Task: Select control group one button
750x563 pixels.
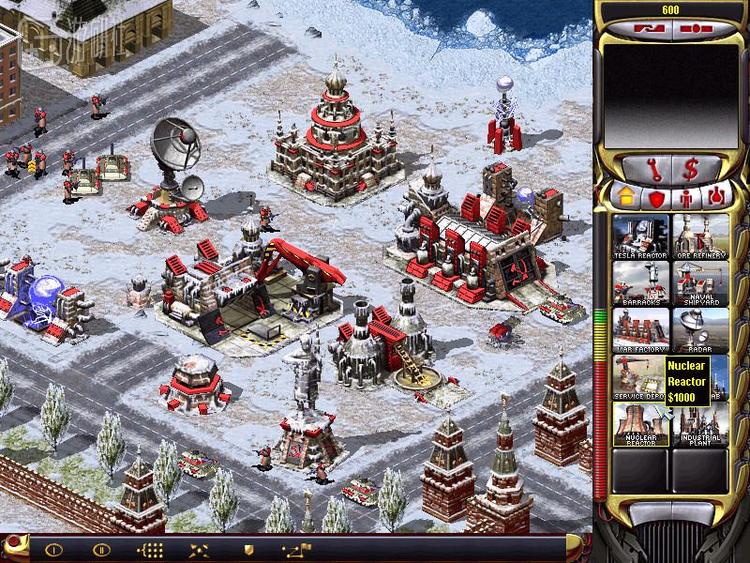Action: click(53, 549)
